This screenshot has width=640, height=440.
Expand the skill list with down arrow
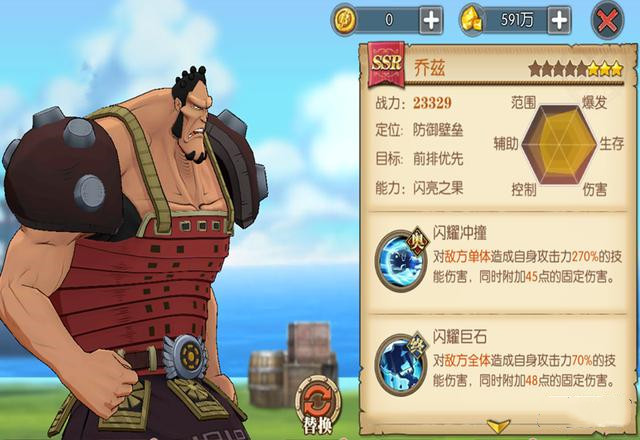[x=498, y=427]
